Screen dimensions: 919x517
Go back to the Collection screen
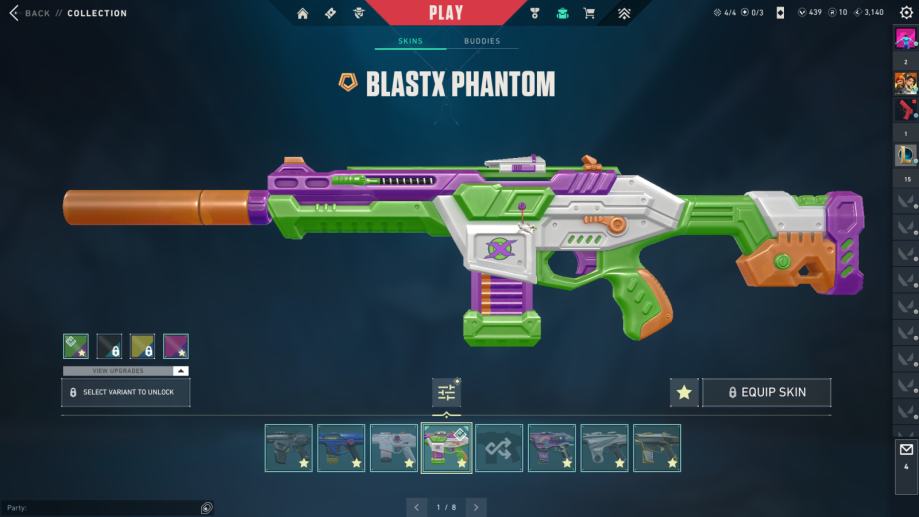click(30, 13)
